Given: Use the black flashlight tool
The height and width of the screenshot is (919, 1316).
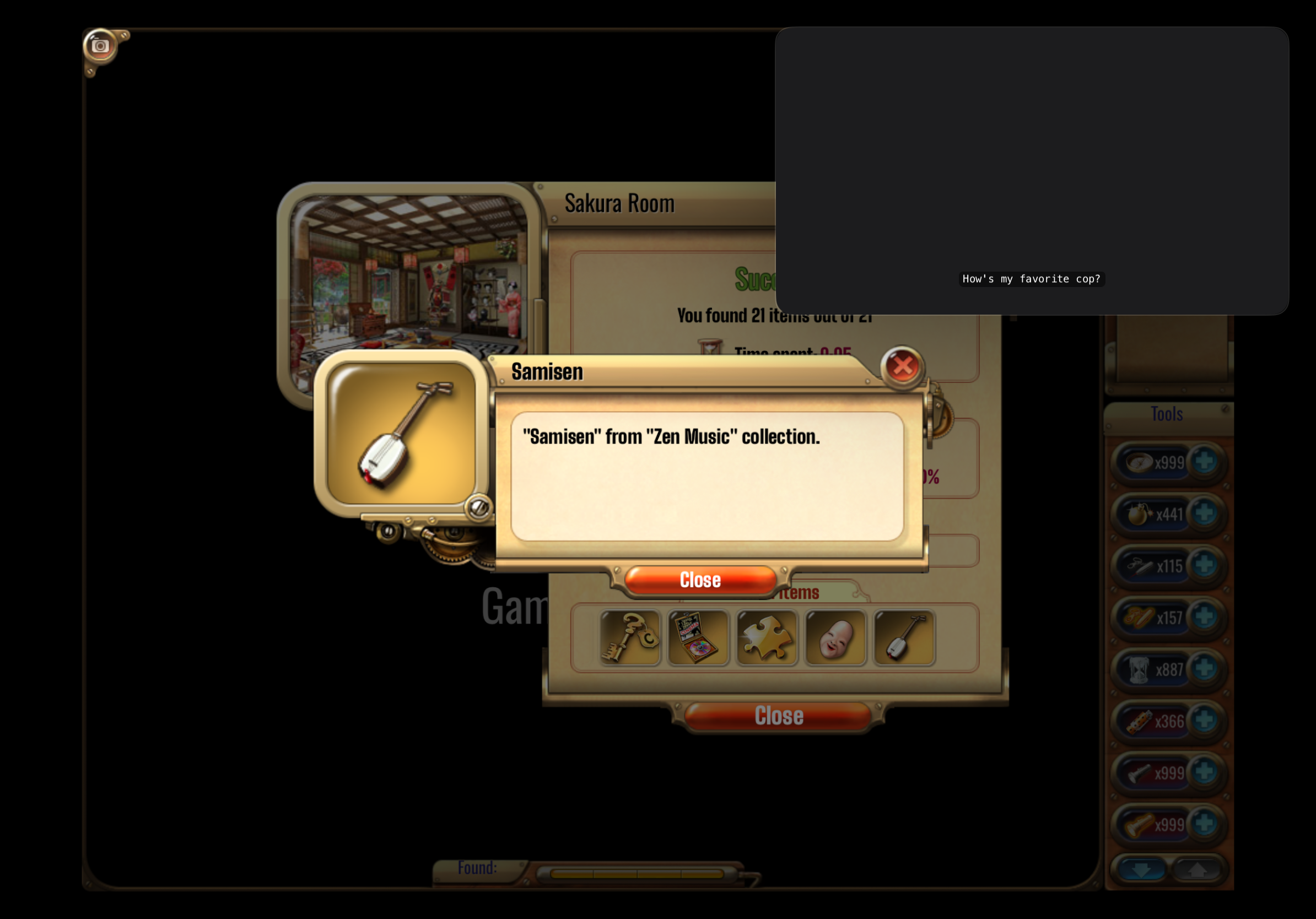Looking at the screenshot, I should (x=1139, y=773).
